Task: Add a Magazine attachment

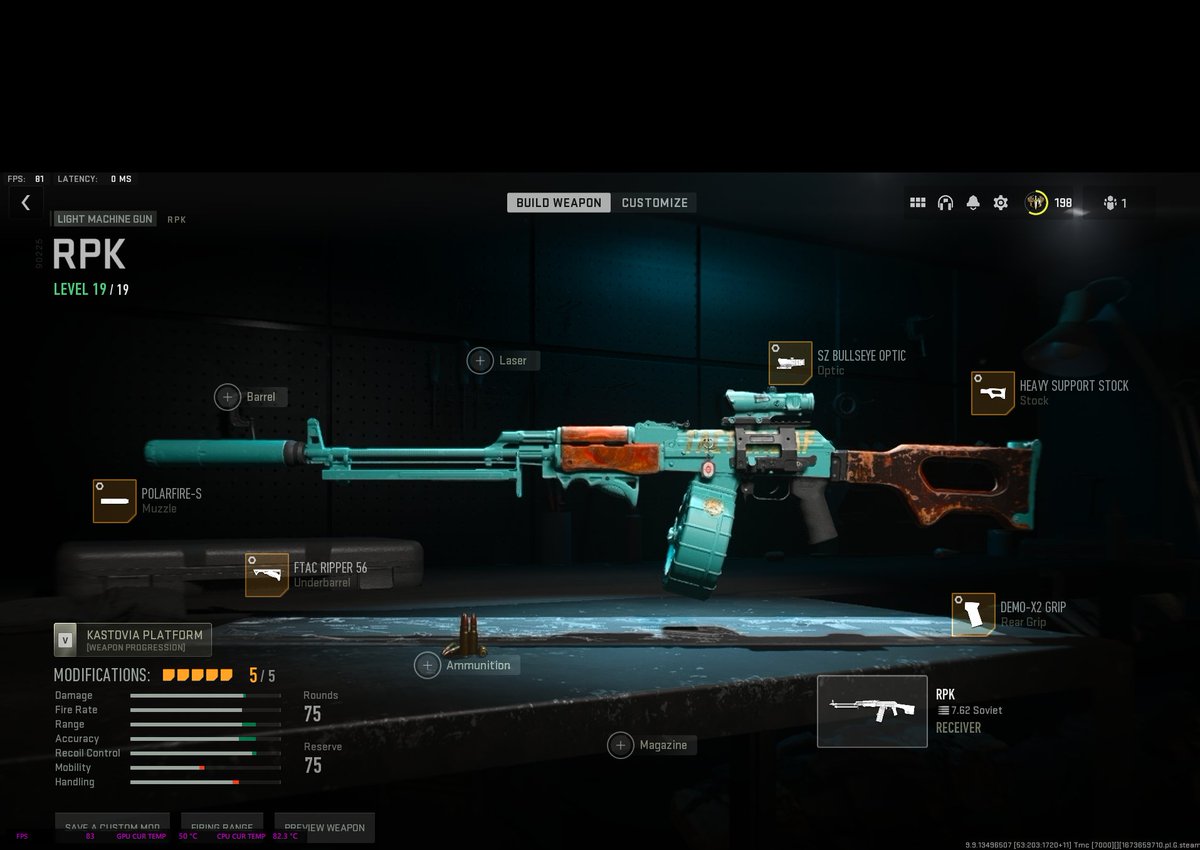Action: pyautogui.click(x=621, y=745)
